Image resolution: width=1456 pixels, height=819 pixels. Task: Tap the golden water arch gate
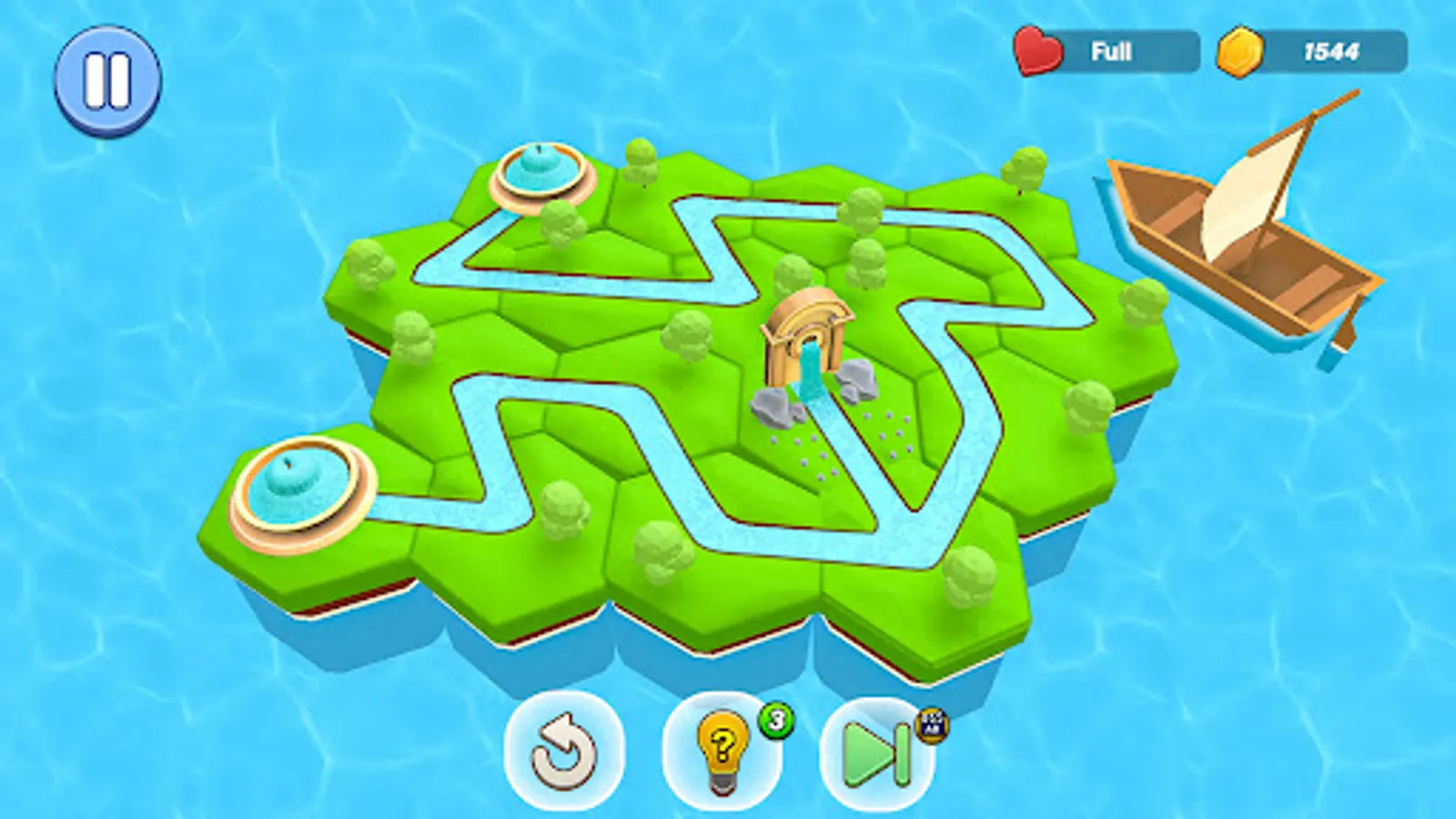[810, 337]
